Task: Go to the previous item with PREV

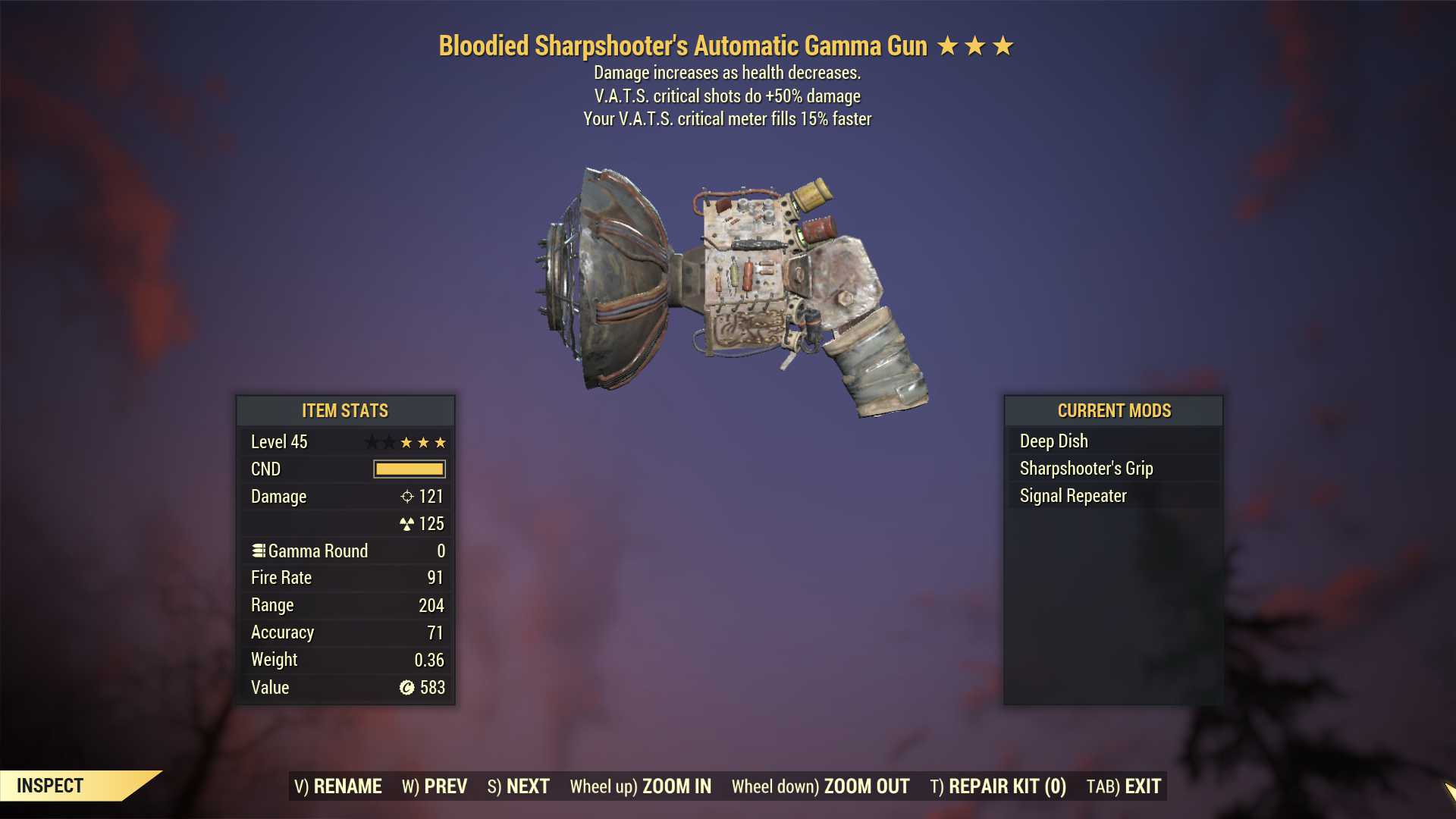Action: coord(435,786)
